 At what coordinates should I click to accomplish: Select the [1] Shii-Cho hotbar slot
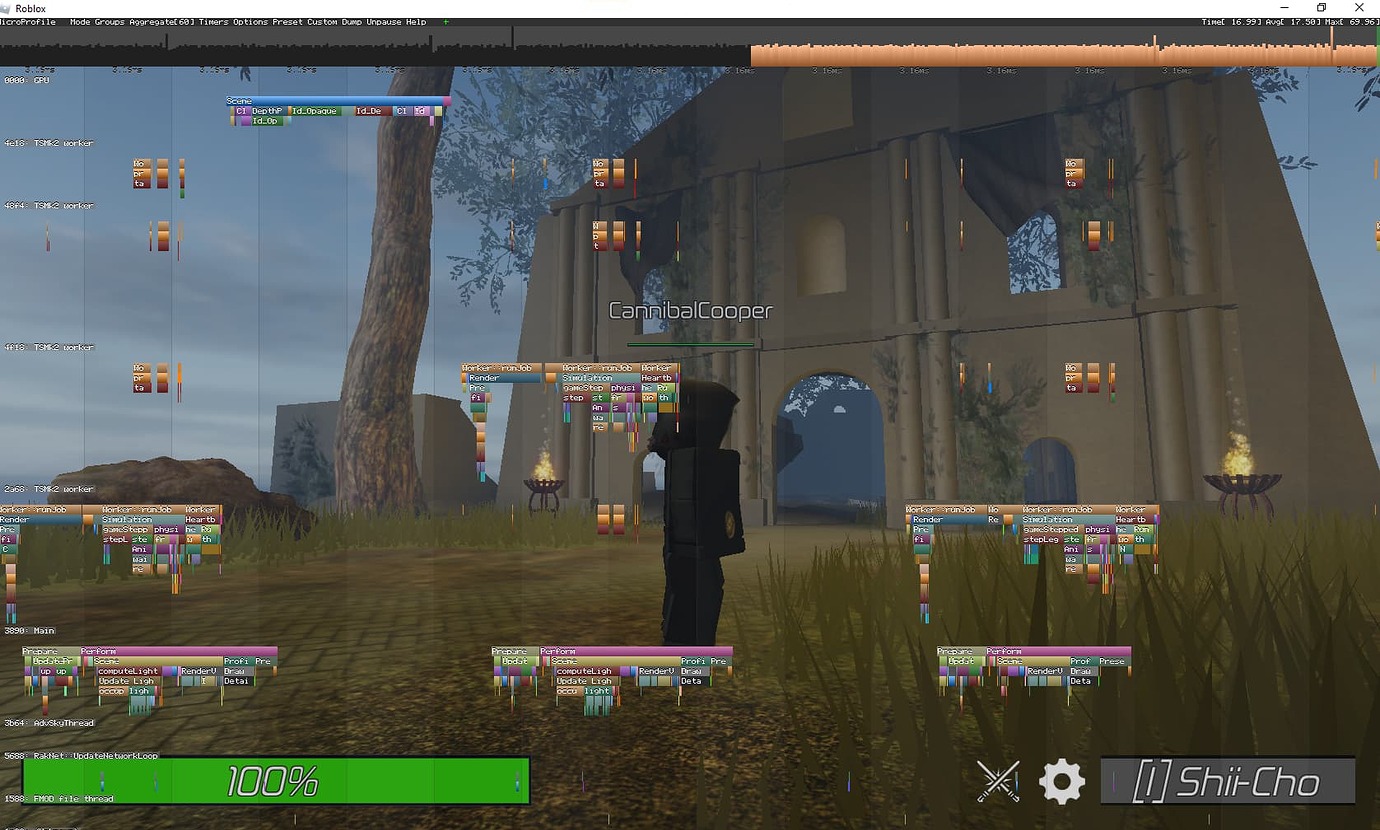pyautogui.click(x=1228, y=781)
